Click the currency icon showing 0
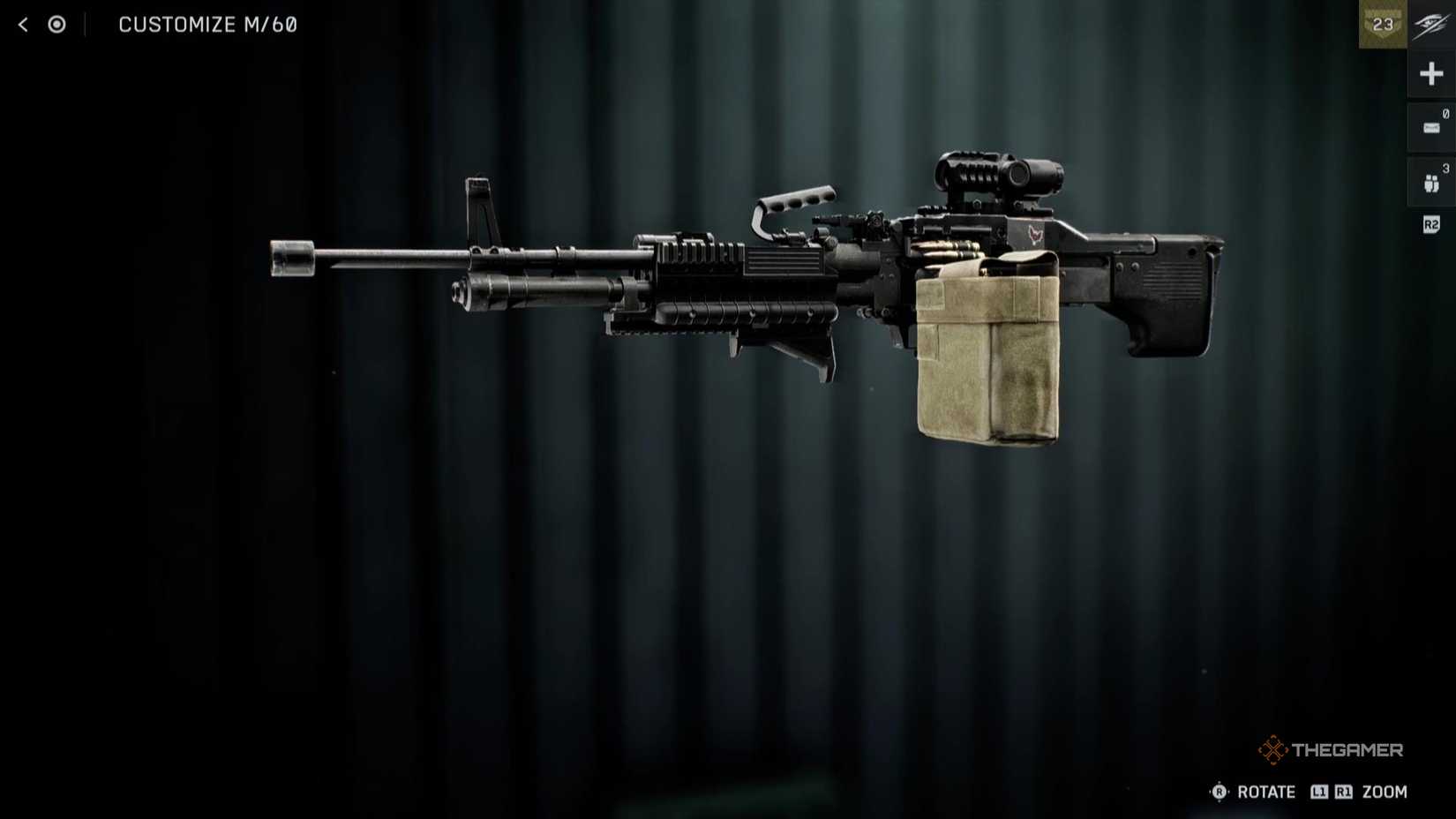The height and width of the screenshot is (819, 1456). [1431, 125]
